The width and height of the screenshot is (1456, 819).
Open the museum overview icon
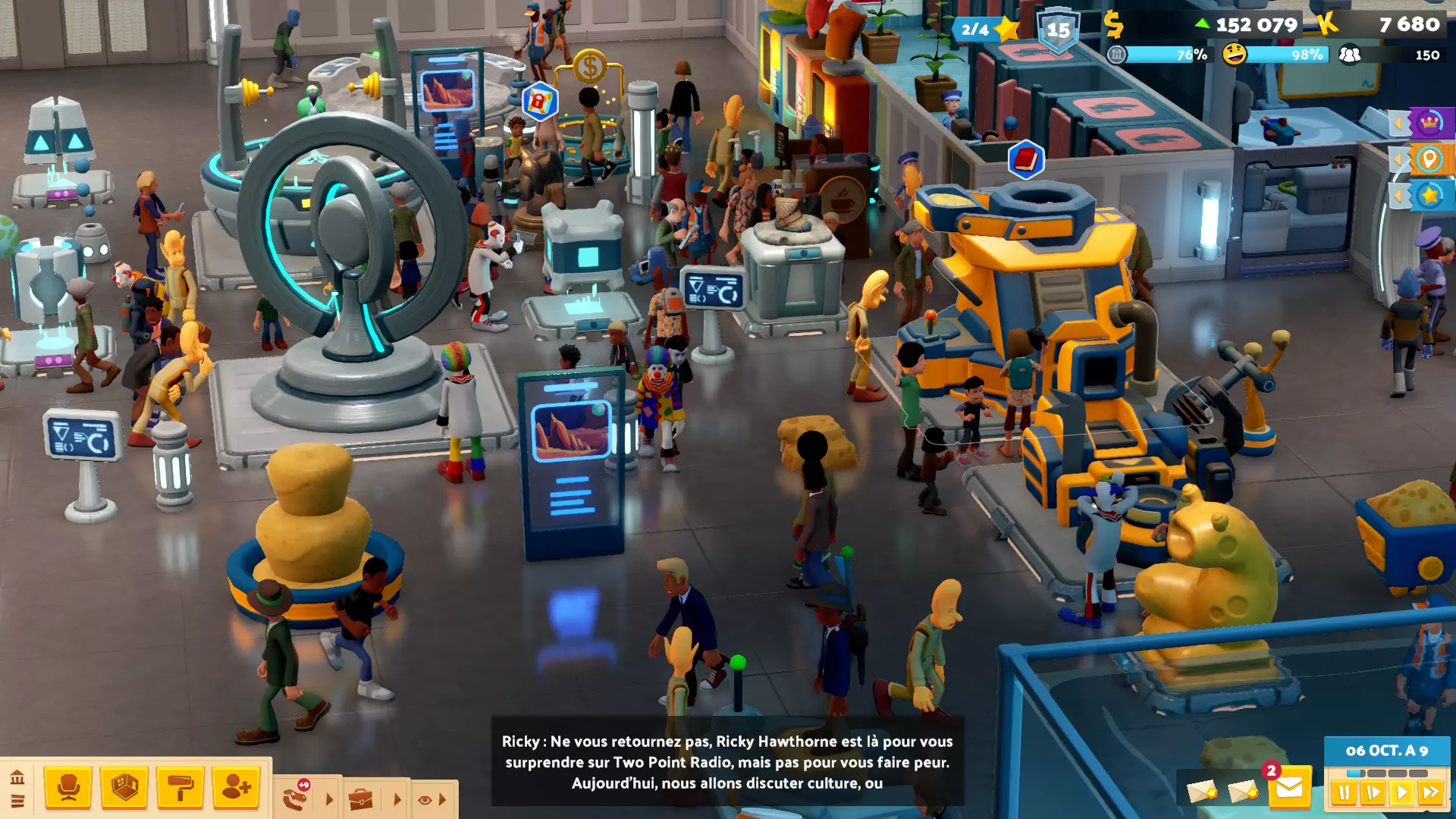(x=17, y=777)
